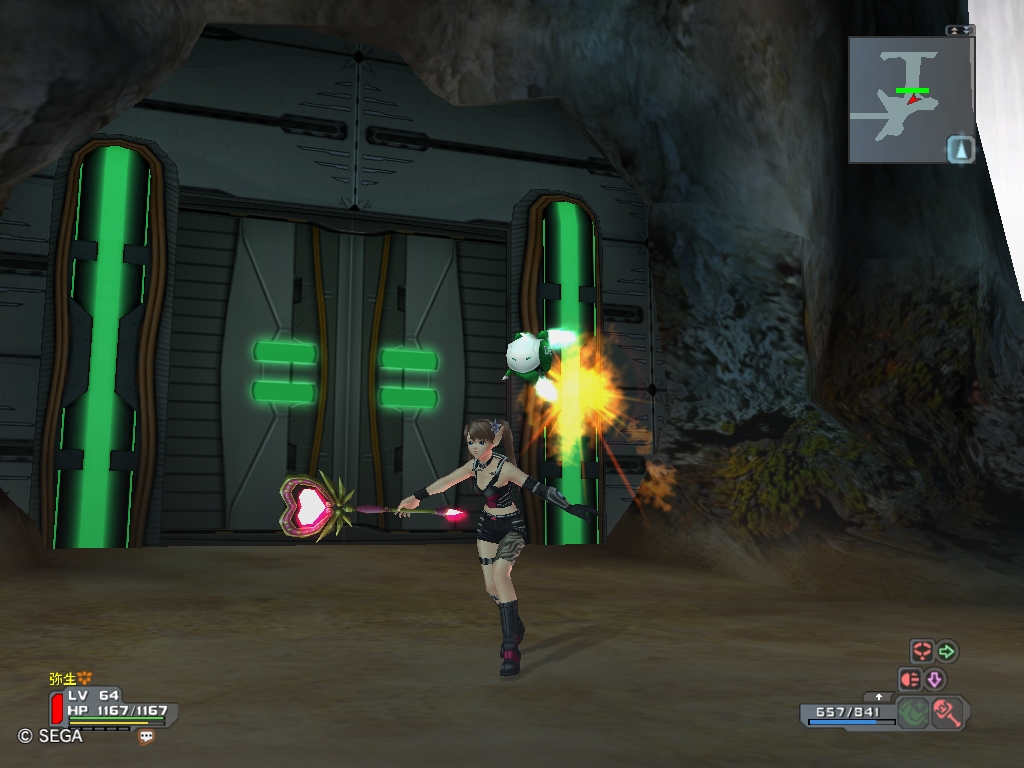Viewport: 1024px width, 768px height.
Task: Open the chat speech bubble icon
Action: (147, 737)
